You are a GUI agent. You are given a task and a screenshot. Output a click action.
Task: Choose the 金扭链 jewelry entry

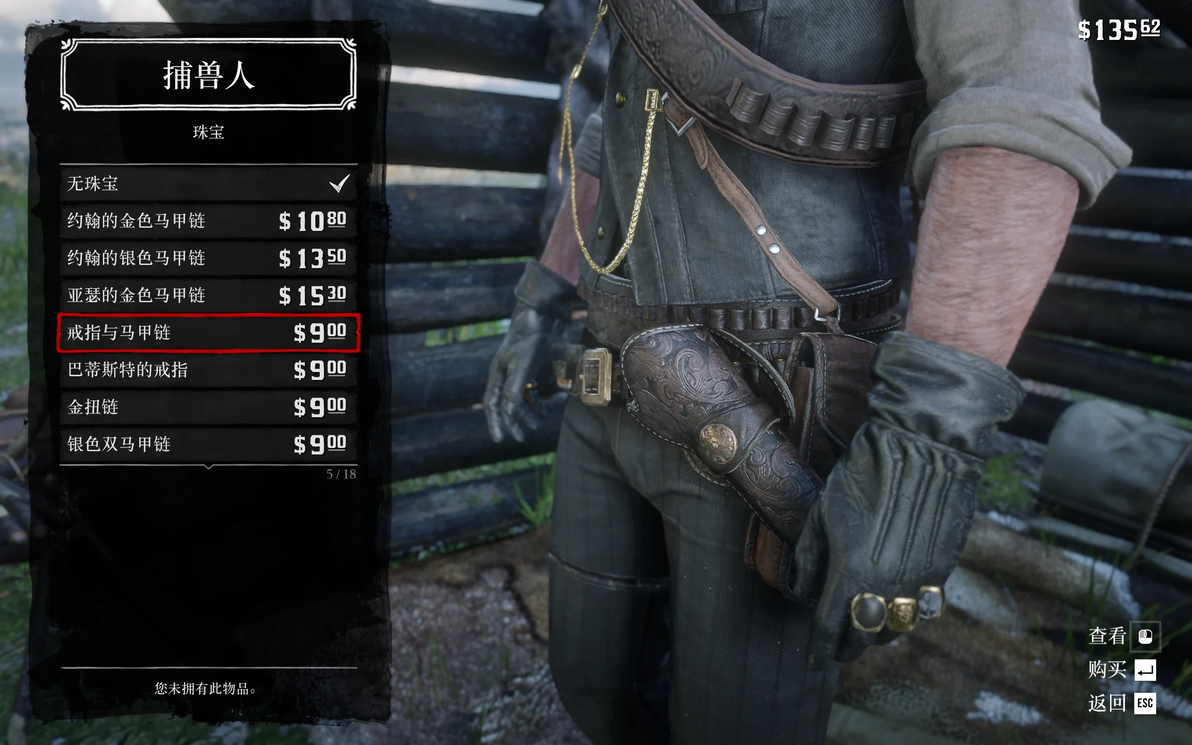[x=208, y=407]
